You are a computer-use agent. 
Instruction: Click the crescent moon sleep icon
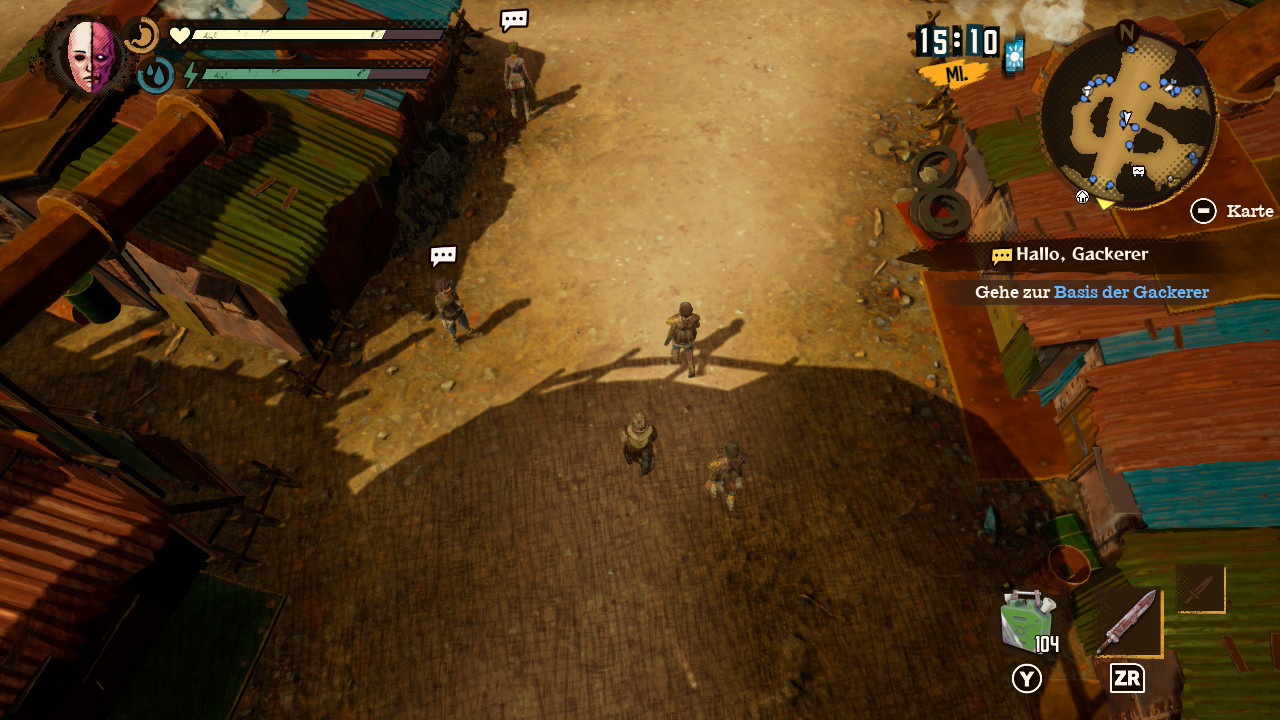142,37
